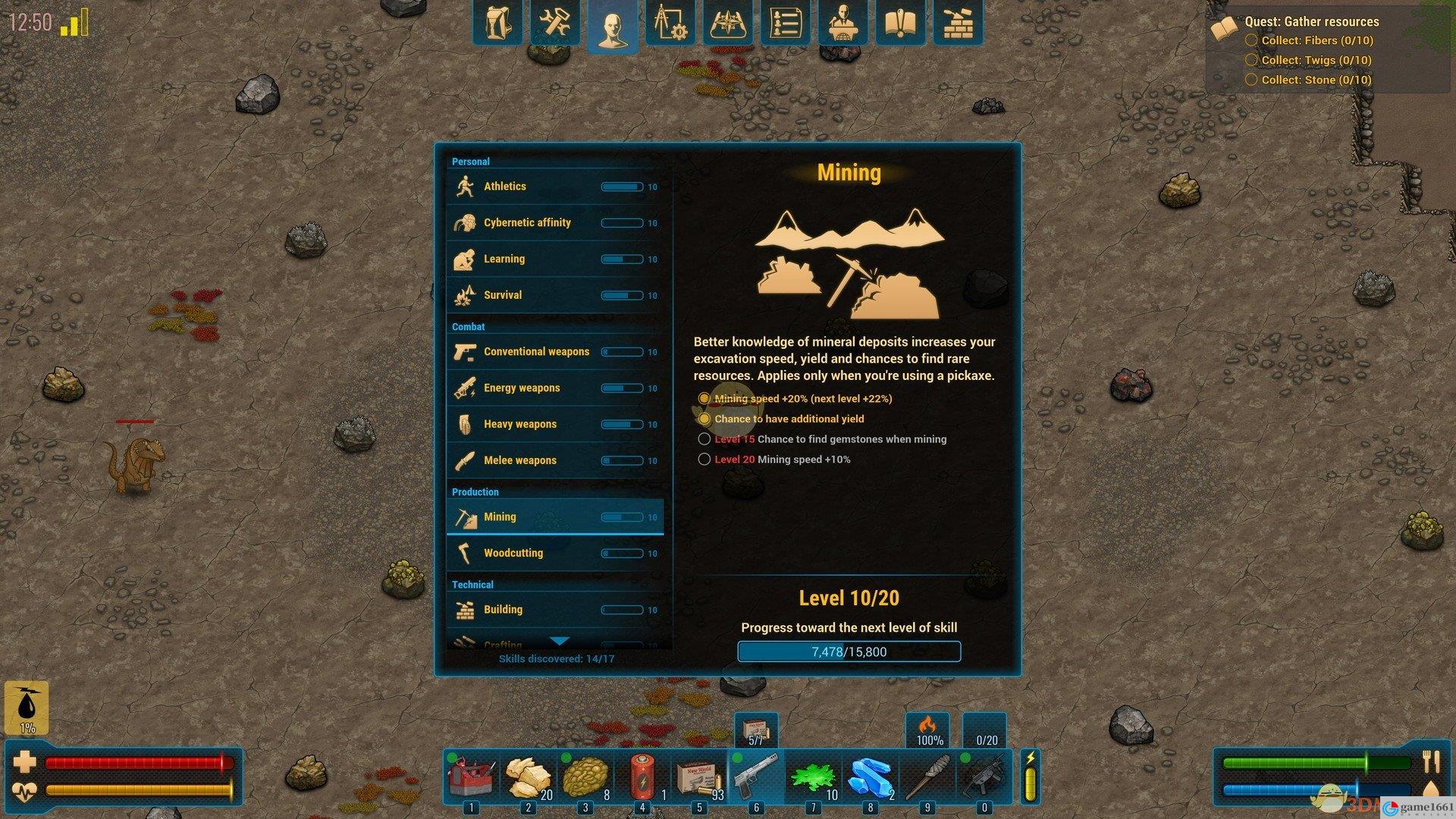Screen dimensions: 1456x819
Task: Open the compass and gear technologies menu
Action: pyautogui.click(x=670, y=23)
